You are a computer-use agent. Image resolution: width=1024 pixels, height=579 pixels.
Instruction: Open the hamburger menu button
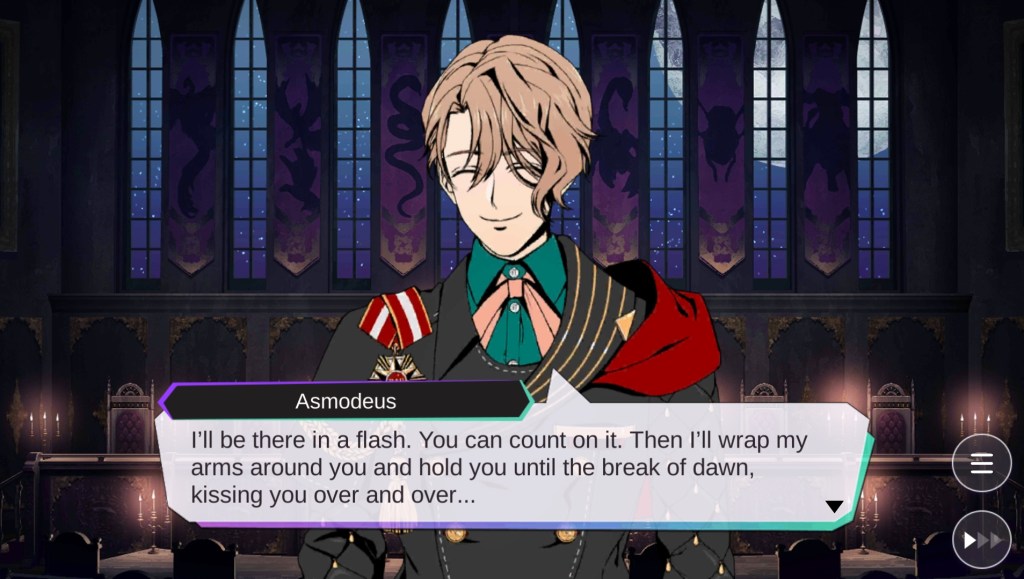pos(981,463)
